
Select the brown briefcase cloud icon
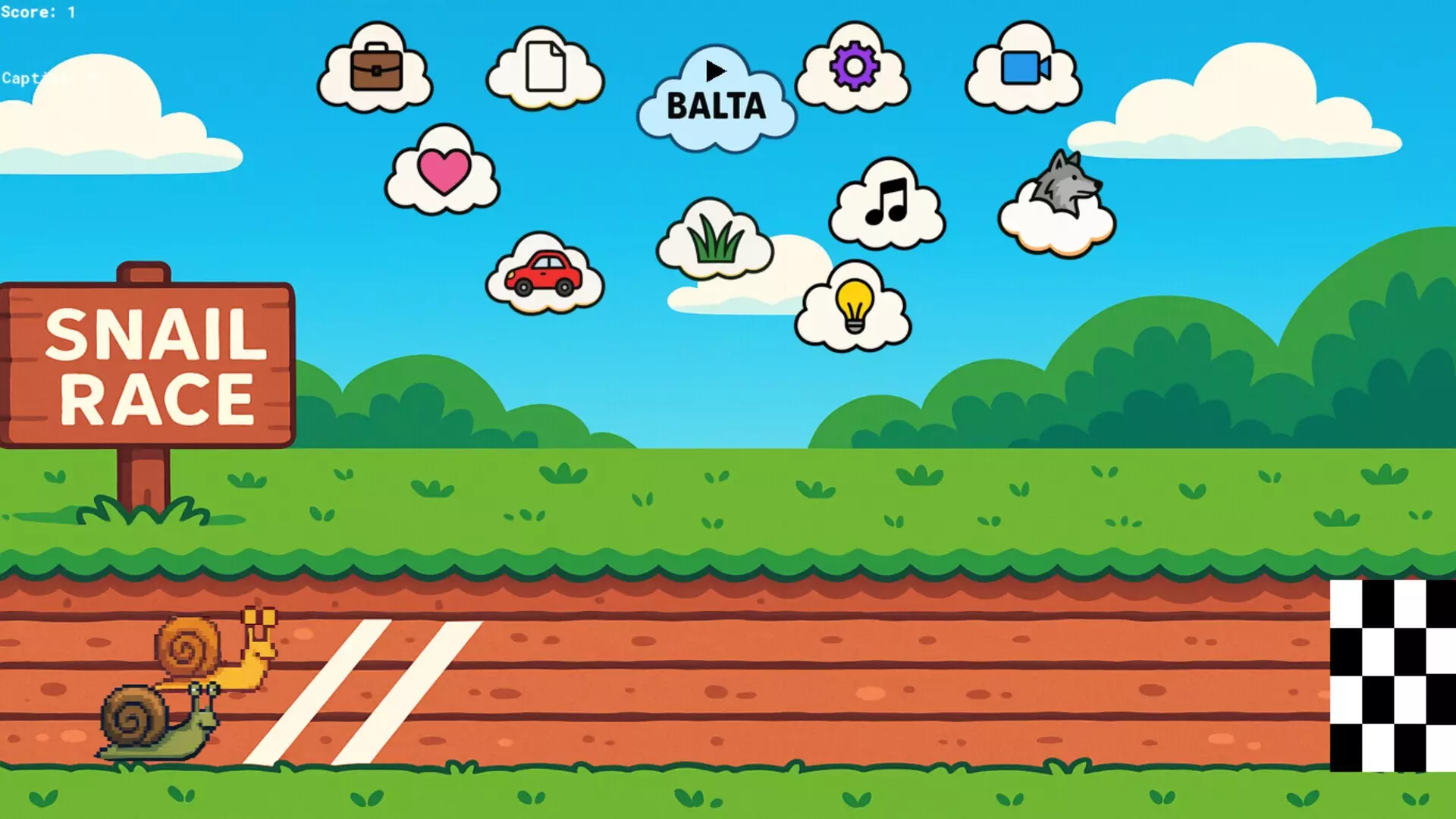click(x=377, y=68)
